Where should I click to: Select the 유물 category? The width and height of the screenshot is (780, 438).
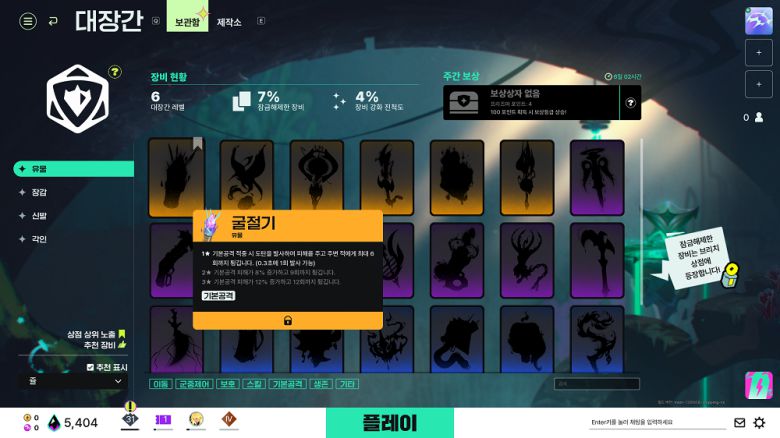(40, 169)
